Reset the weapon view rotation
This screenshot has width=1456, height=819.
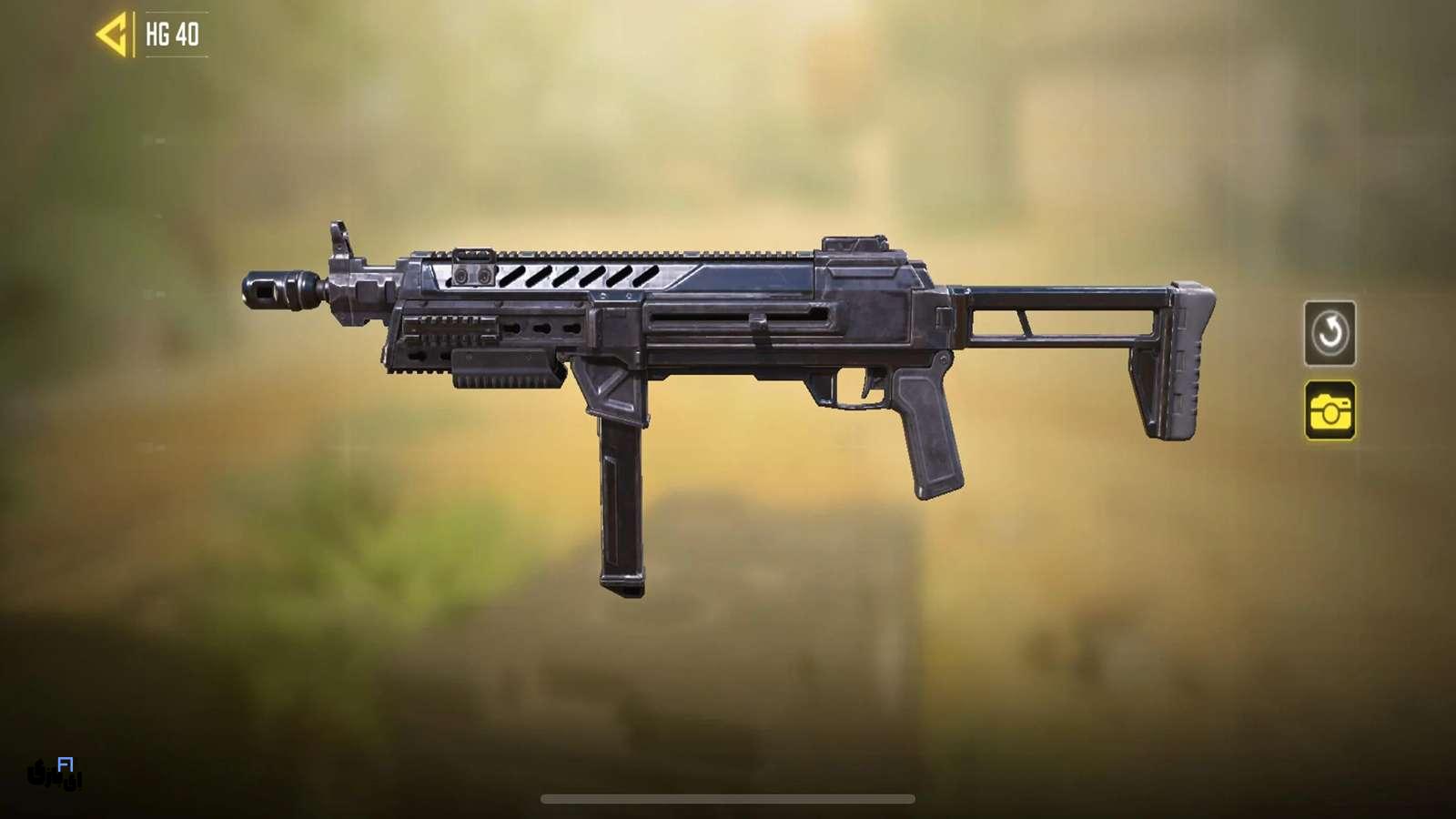(x=1330, y=333)
